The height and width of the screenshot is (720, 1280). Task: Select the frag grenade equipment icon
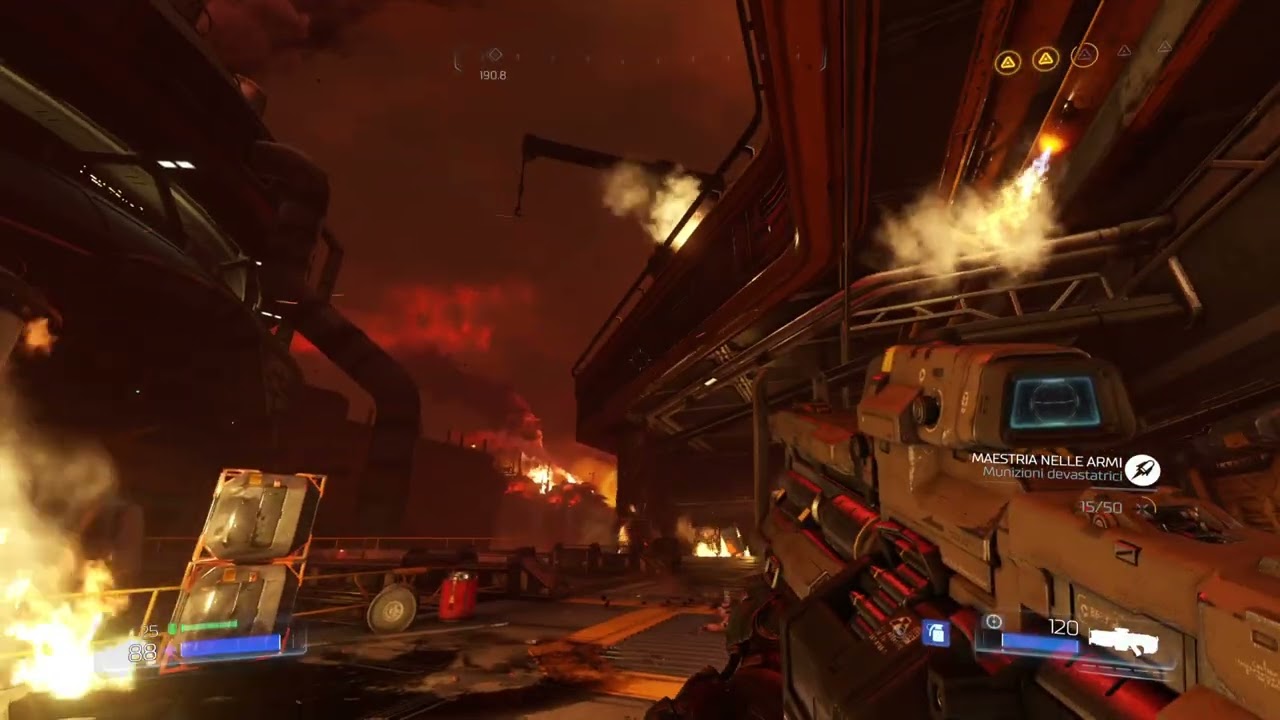click(935, 633)
